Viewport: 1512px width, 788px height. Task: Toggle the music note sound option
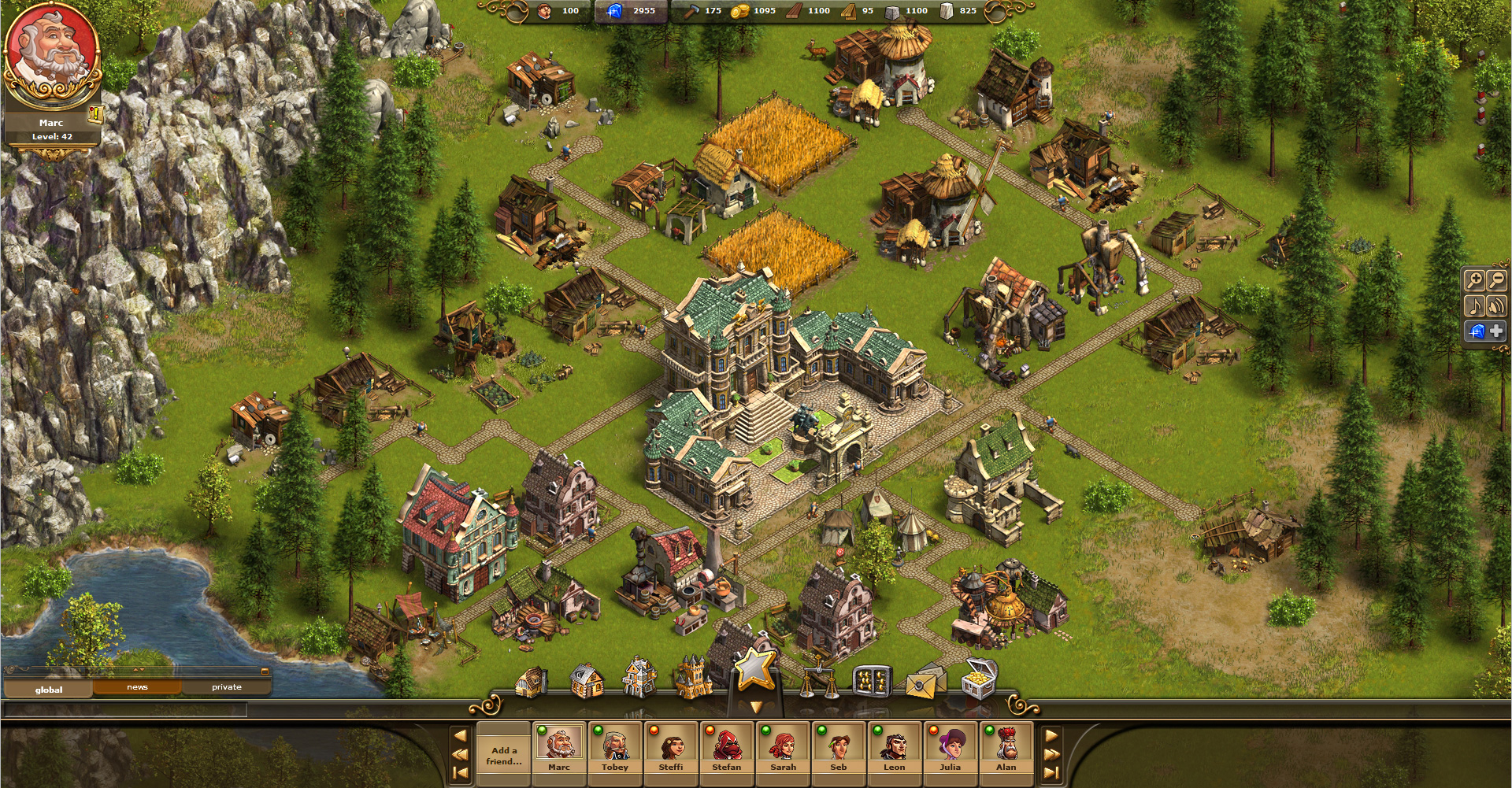[1476, 305]
